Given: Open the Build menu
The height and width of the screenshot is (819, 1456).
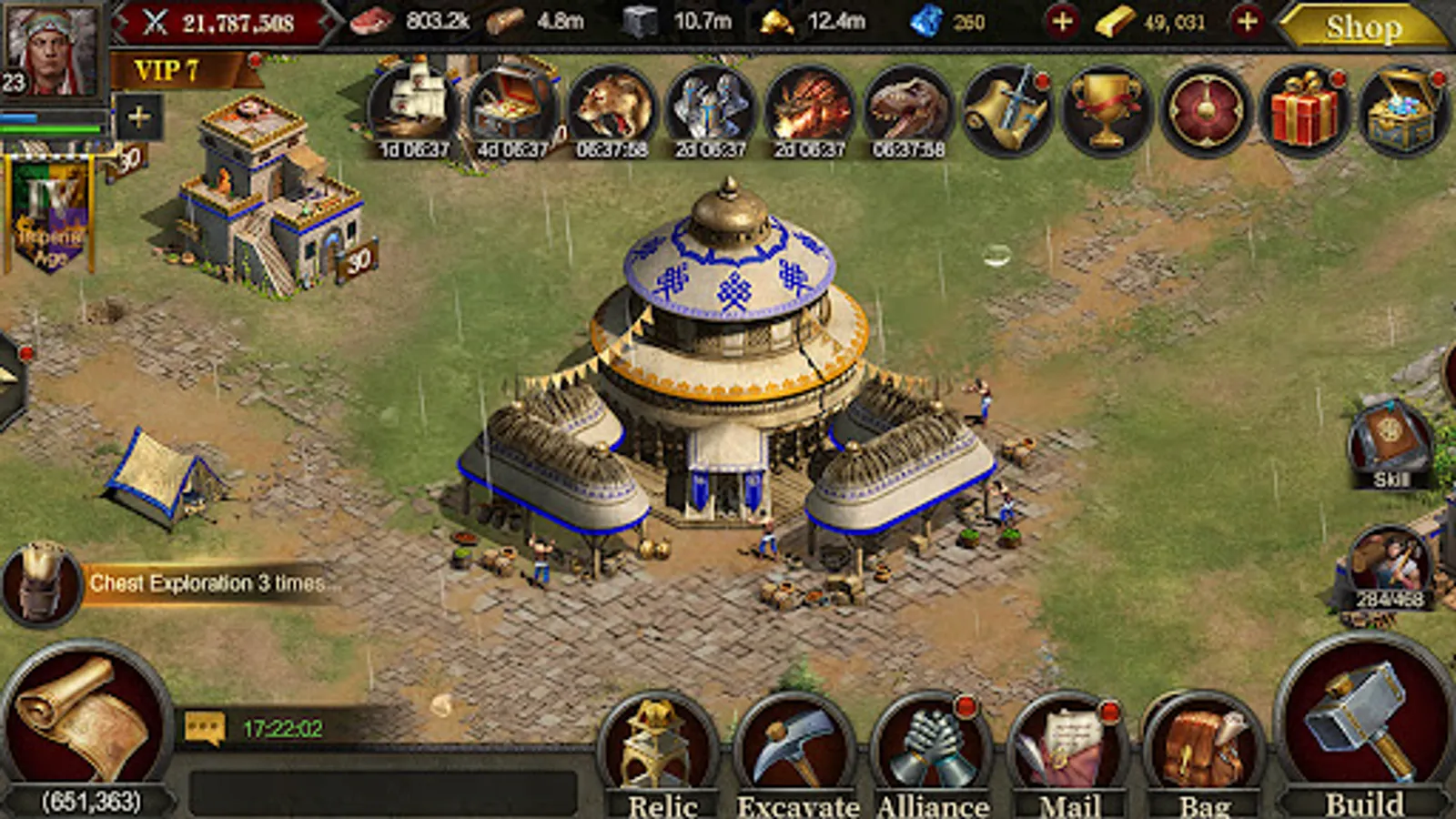Looking at the screenshot, I should point(1362,728).
